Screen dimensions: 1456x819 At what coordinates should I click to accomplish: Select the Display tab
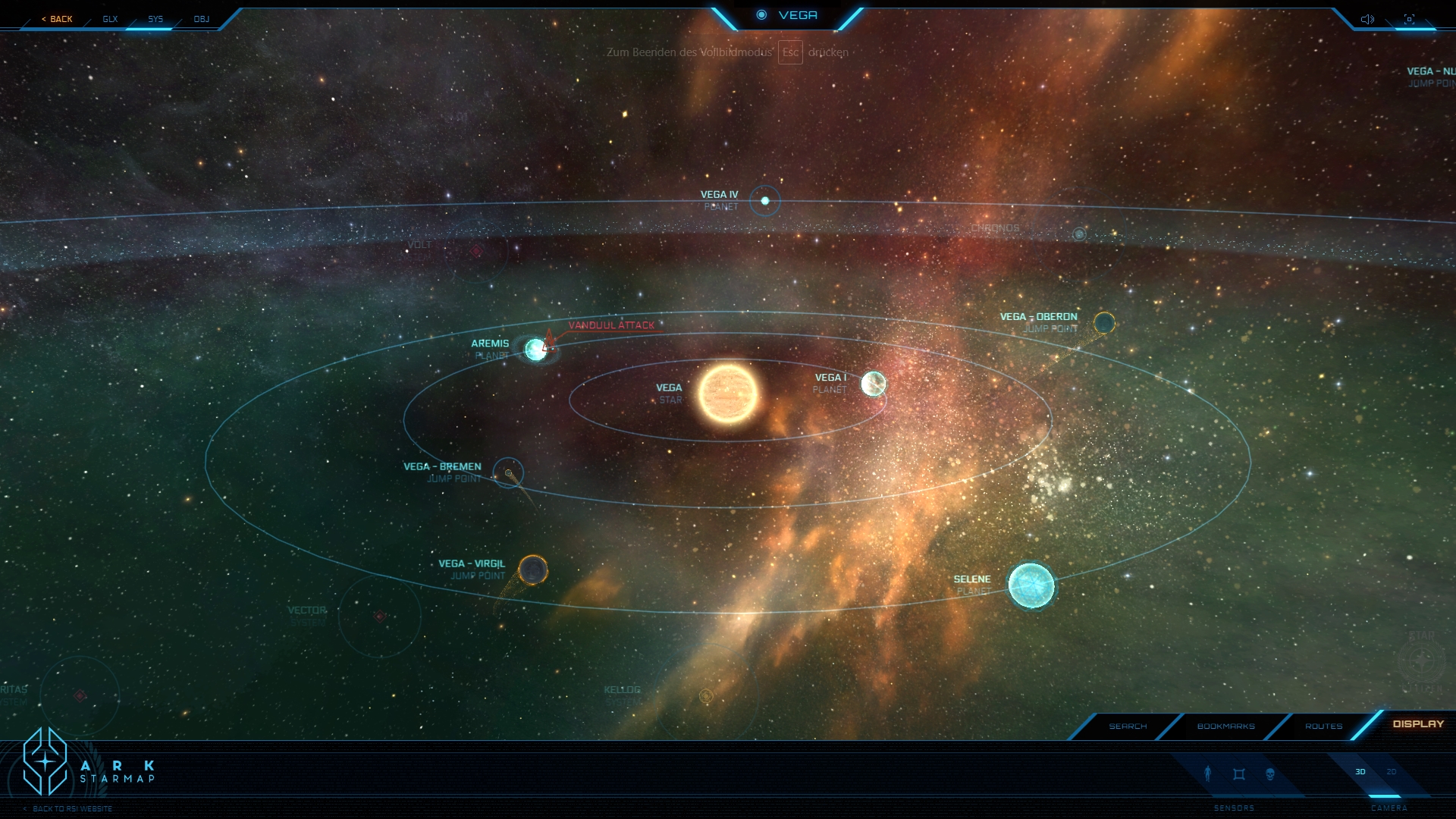(1418, 723)
